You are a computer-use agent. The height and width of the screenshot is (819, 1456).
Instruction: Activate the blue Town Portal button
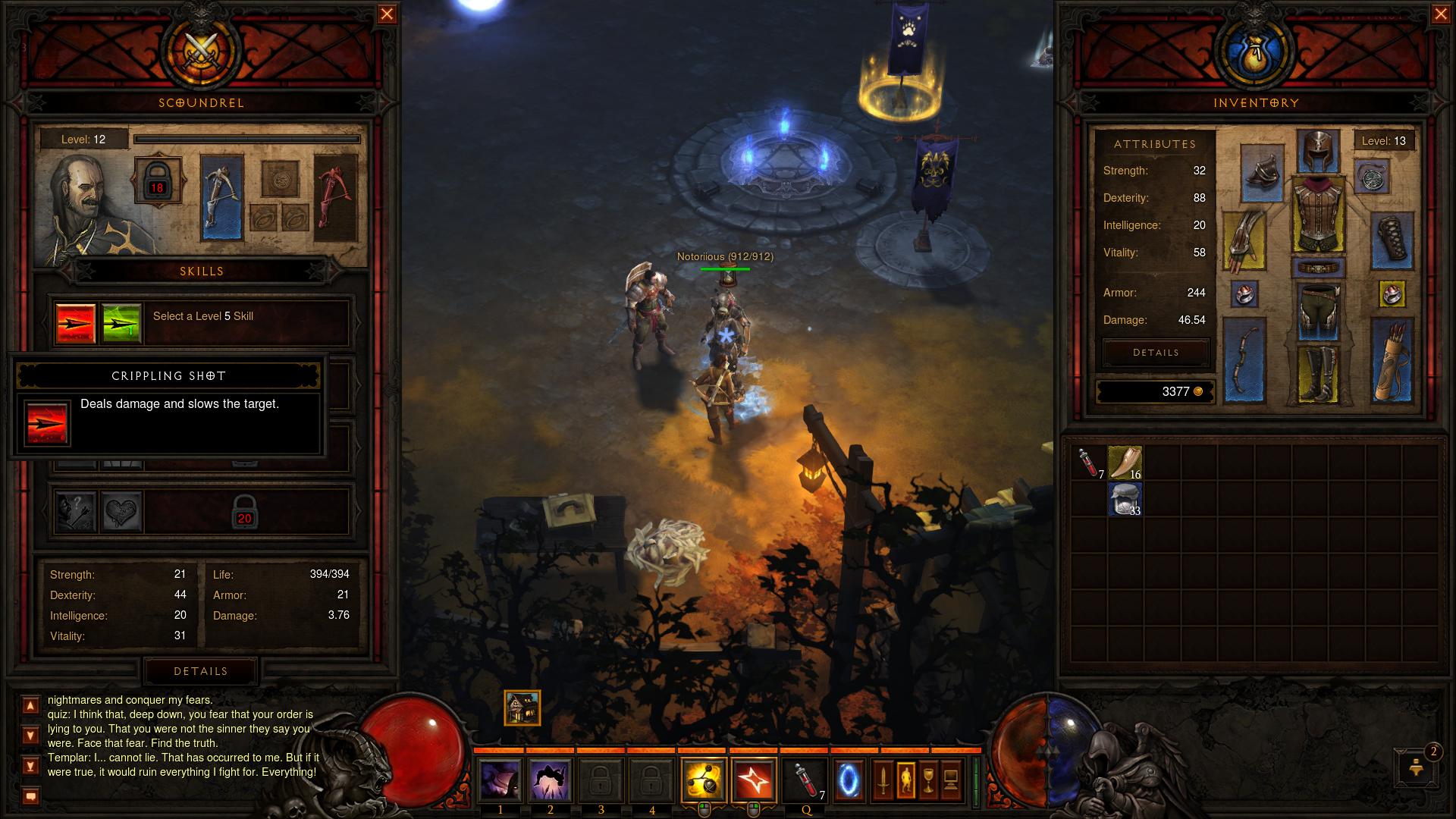(849, 780)
